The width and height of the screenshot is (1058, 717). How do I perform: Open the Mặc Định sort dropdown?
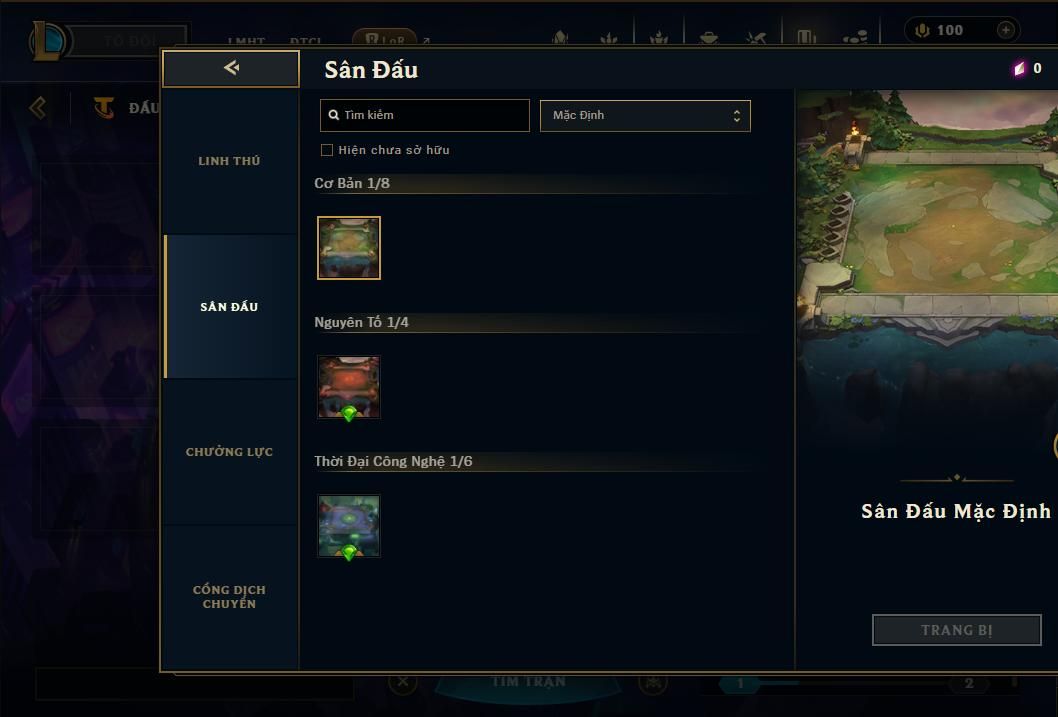click(x=645, y=115)
